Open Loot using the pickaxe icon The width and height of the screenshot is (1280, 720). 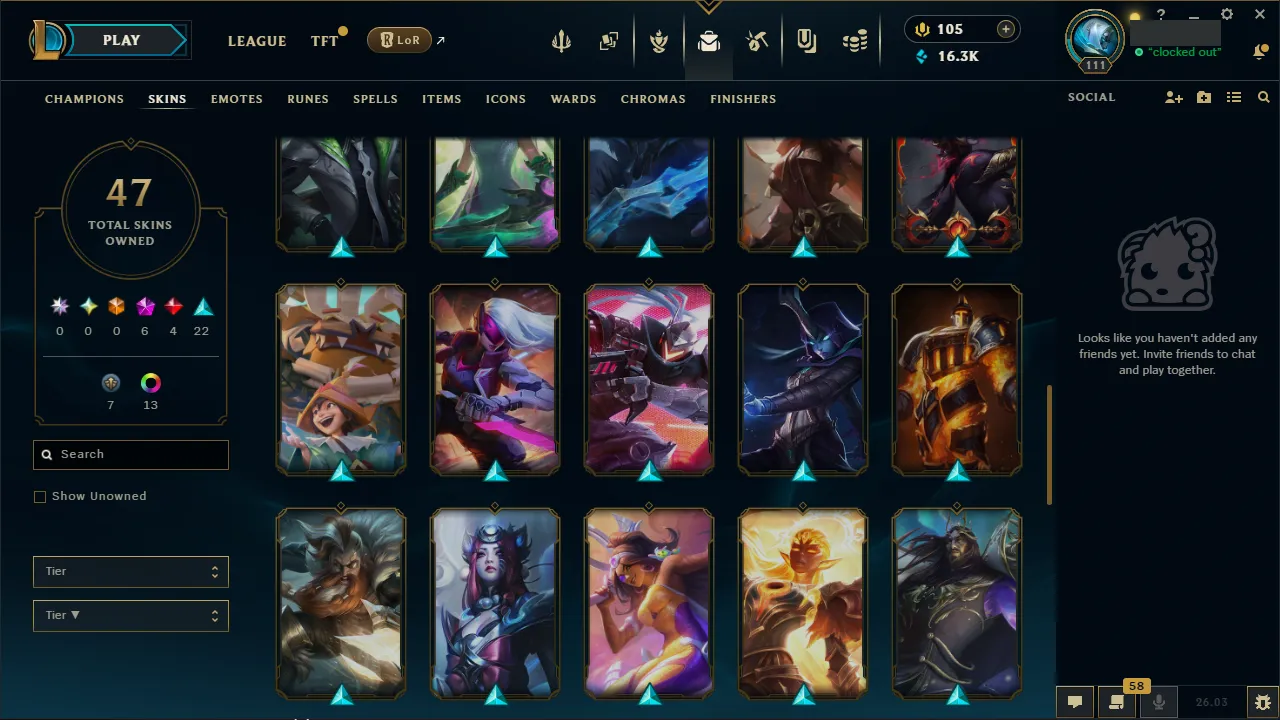tap(757, 41)
